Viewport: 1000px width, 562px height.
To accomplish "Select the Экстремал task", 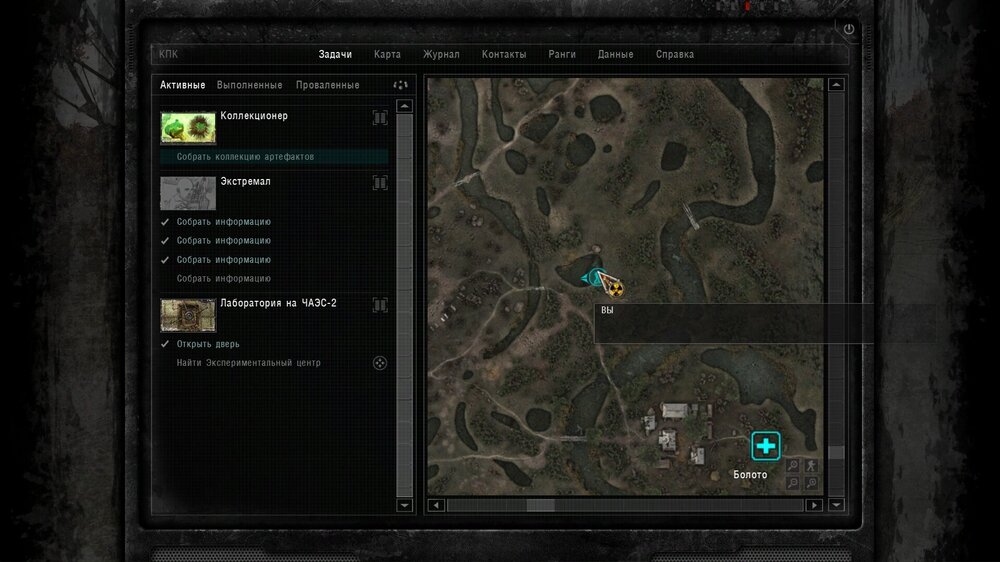I will 245,182.
